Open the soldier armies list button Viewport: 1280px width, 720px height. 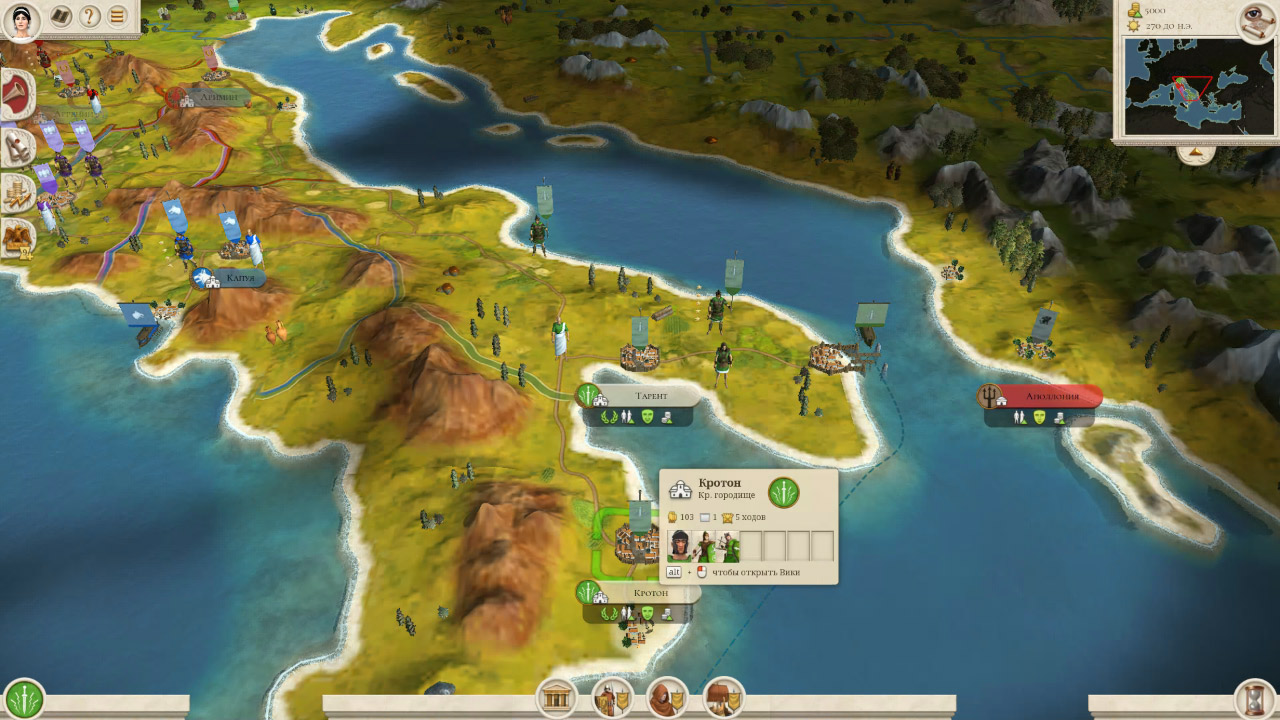coord(612,697)
